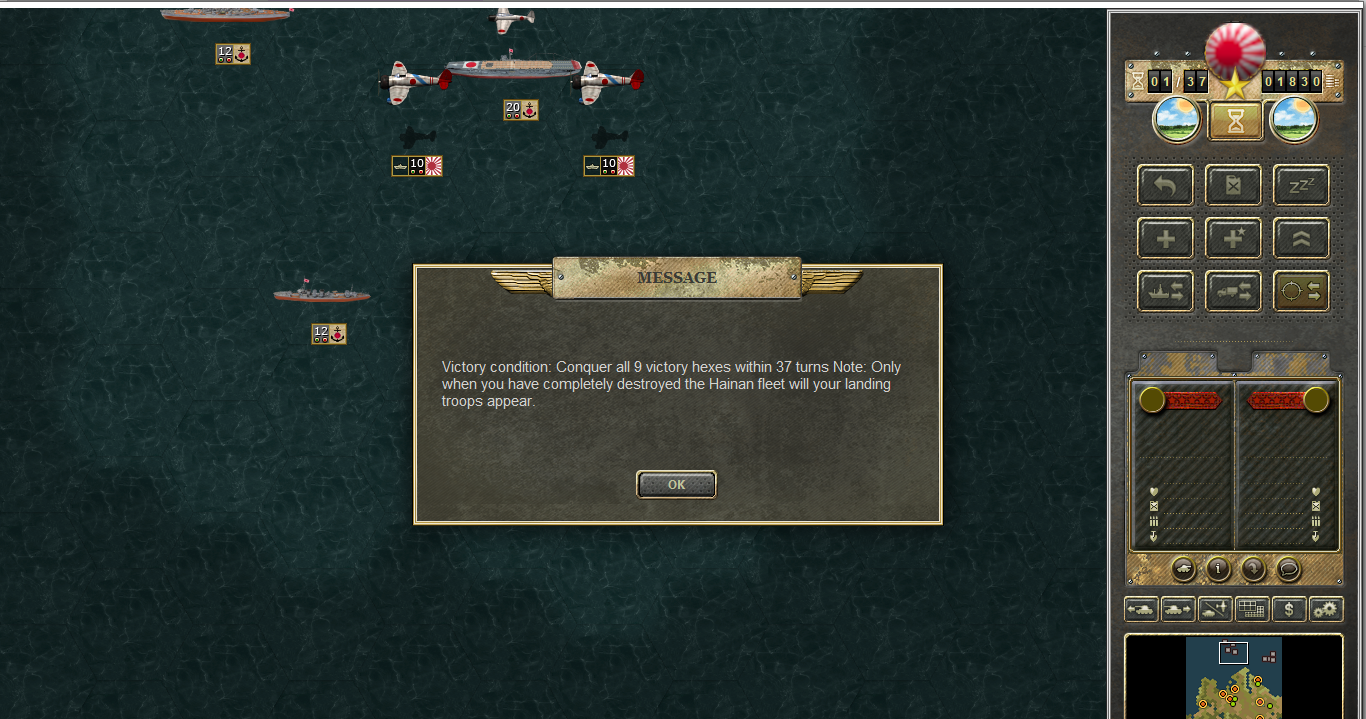Open the speech bubble message button
This screenshot has width=1366, height=719.
coord(1288,569)
